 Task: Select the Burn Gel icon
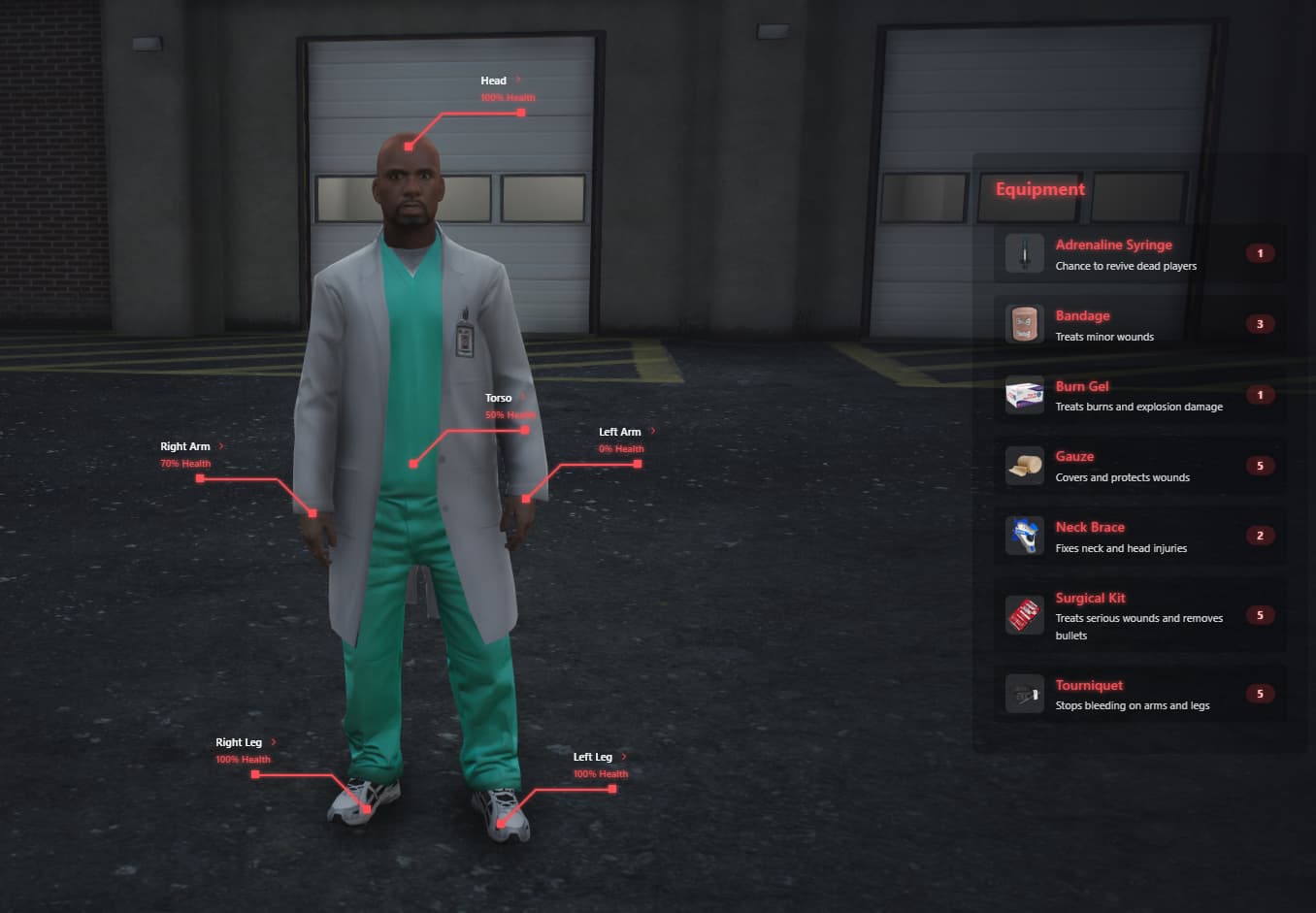coord(1025,394)
